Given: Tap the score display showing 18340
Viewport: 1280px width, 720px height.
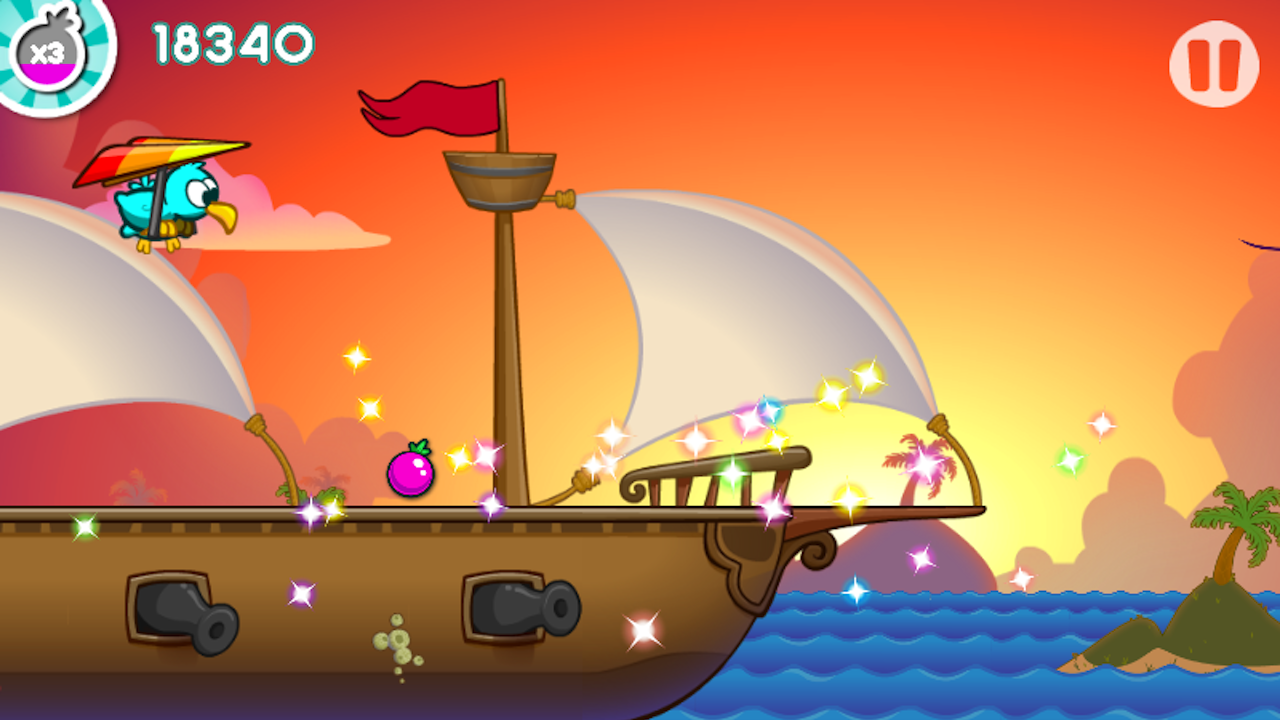Looking at the screenshot, I should [x=228, y=43].
